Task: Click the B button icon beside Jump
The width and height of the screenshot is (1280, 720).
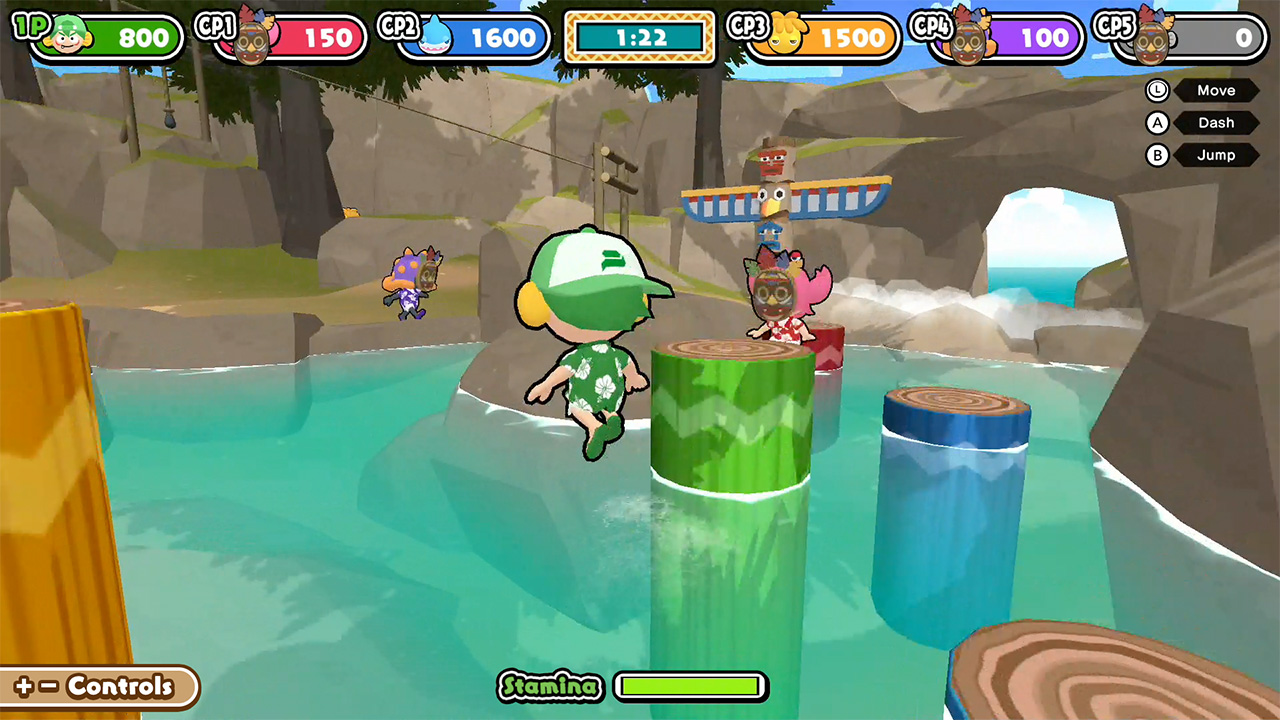Action: (1156, 155)
